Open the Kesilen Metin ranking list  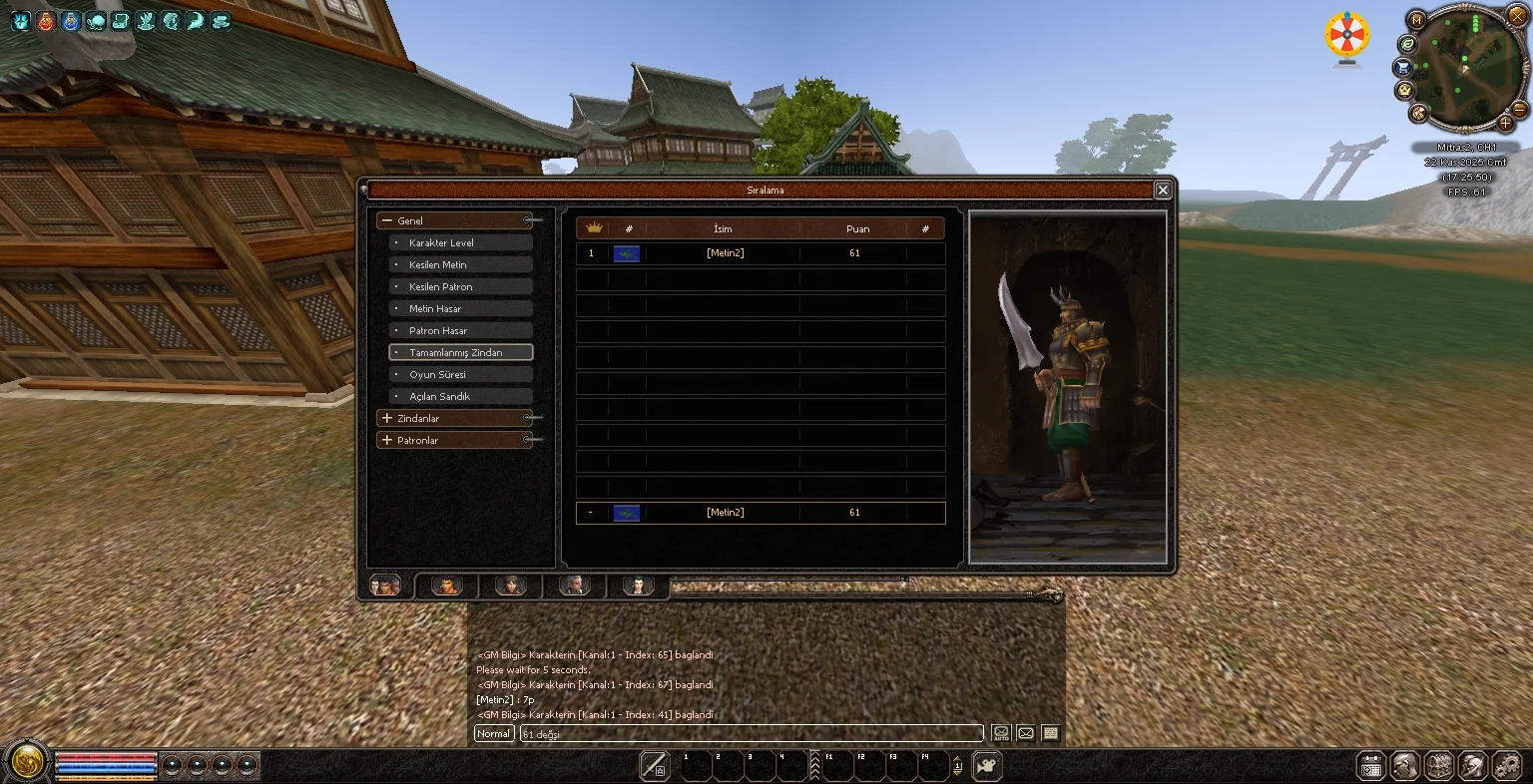coord(460,264)
